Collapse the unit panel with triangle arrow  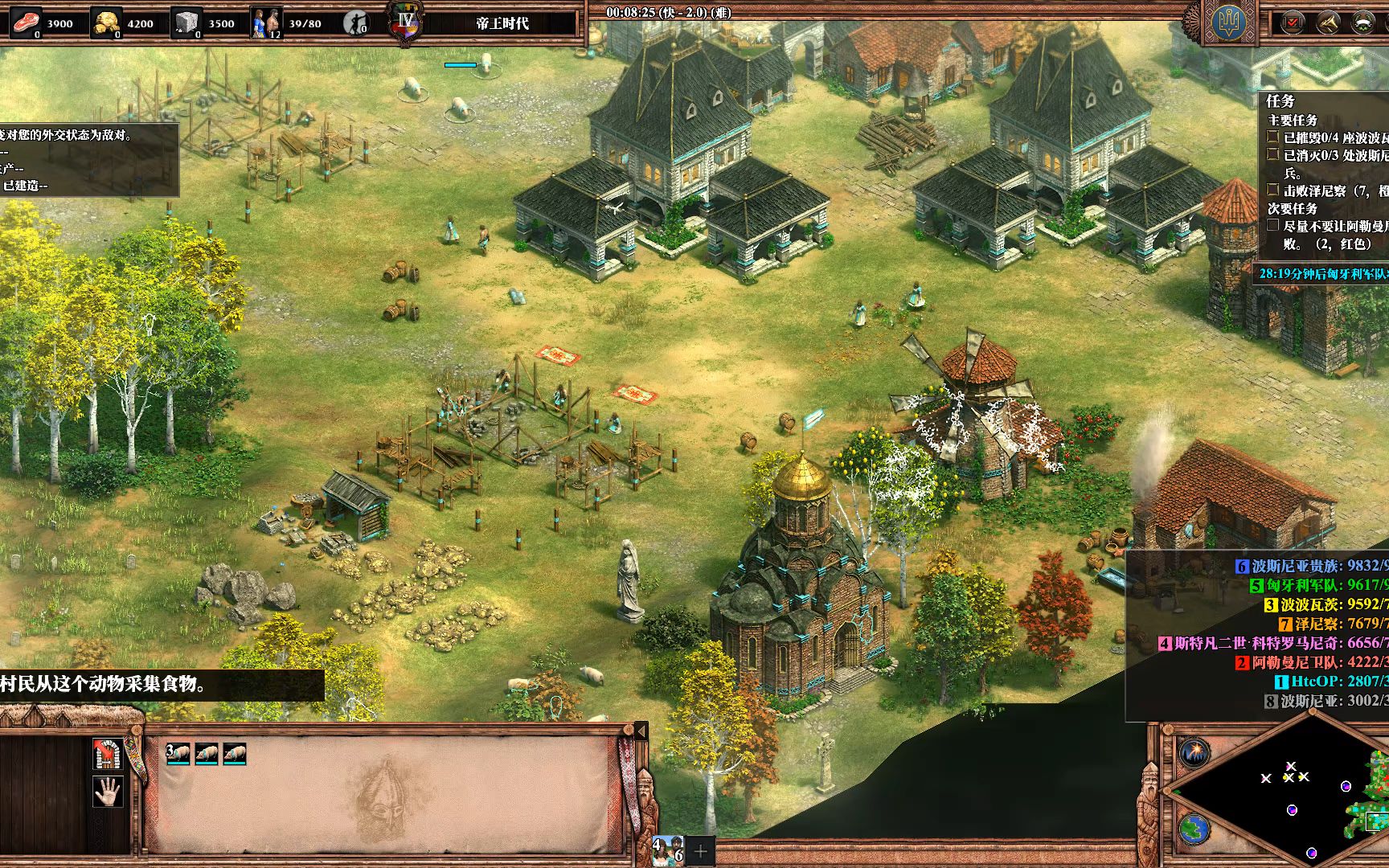pos(641,731)
